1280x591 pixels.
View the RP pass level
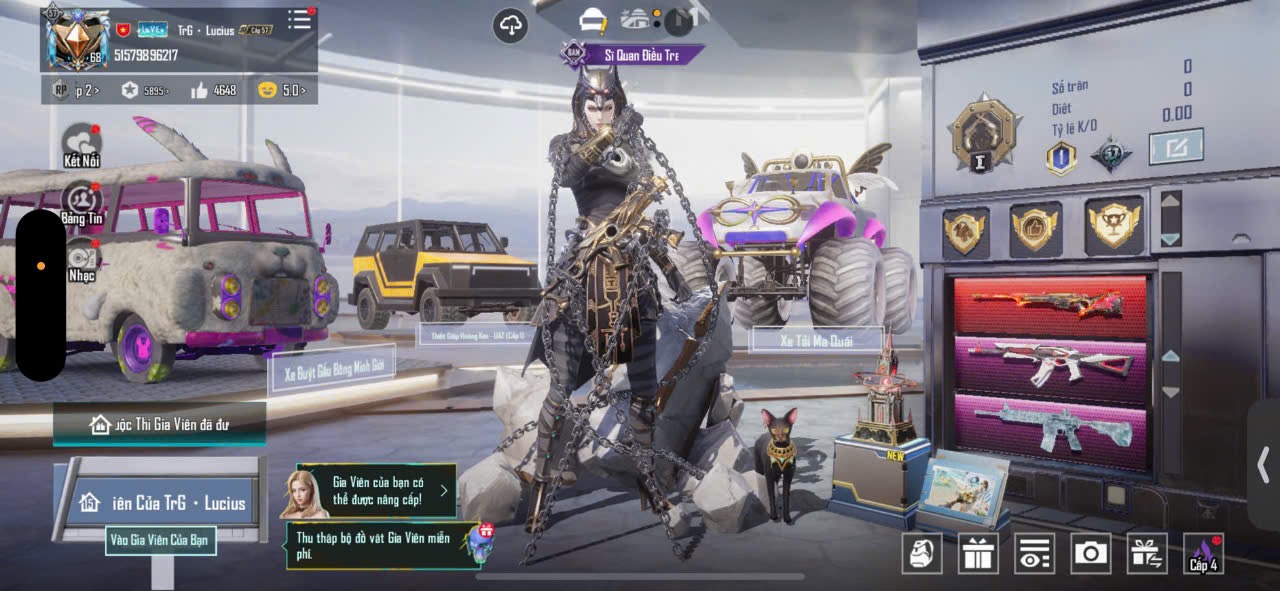point(74,90)
